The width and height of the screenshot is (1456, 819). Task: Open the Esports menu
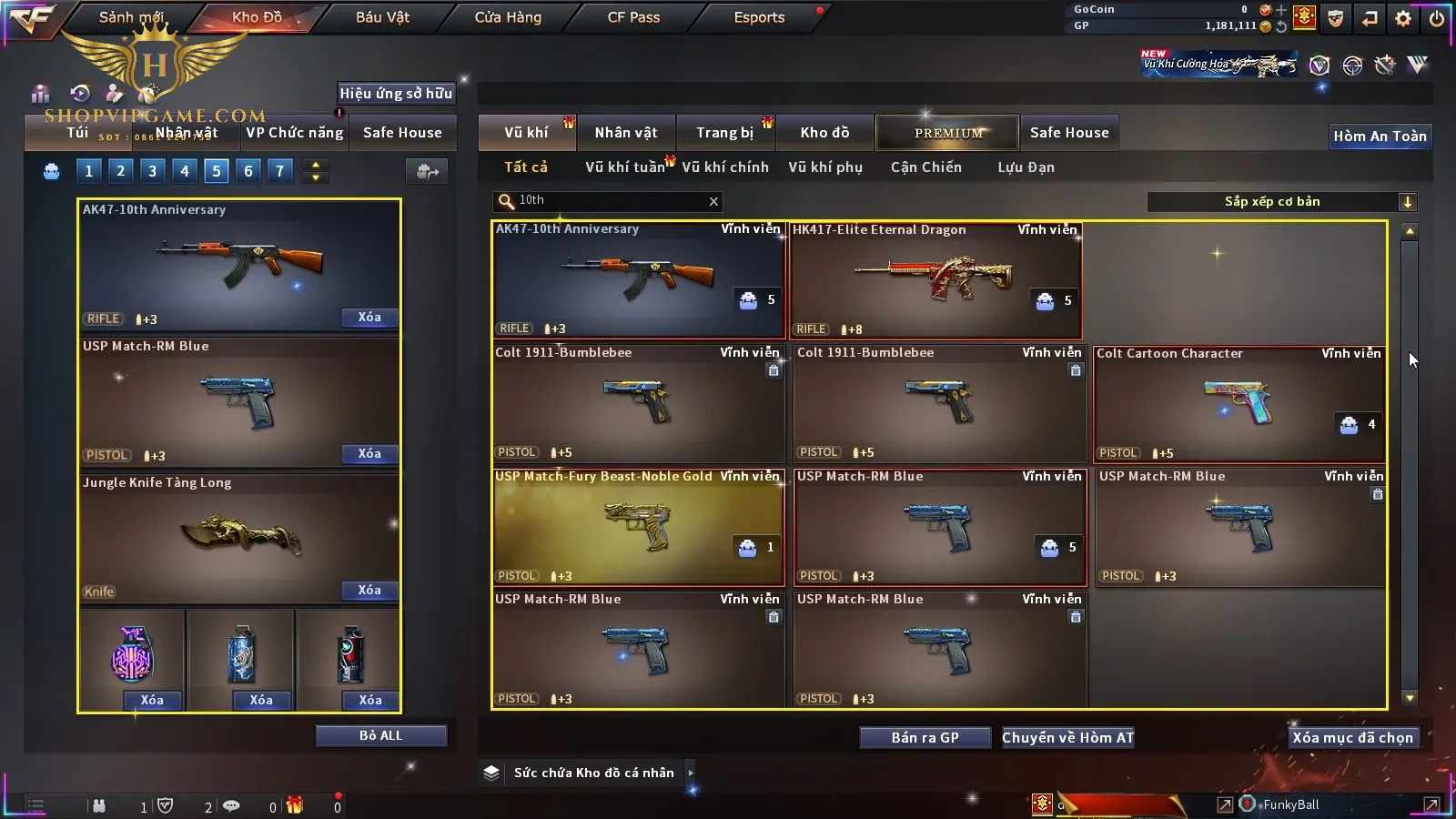pos(759,17)
